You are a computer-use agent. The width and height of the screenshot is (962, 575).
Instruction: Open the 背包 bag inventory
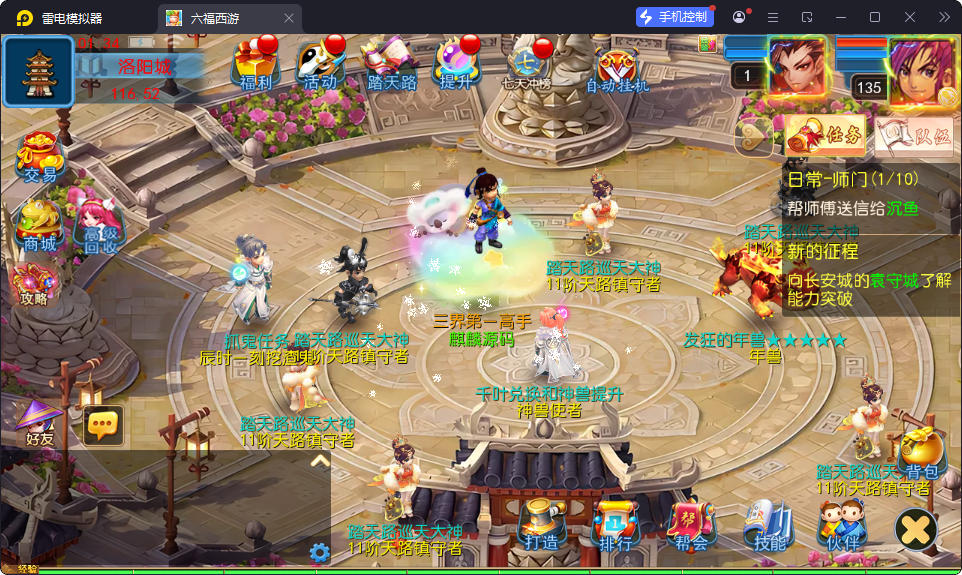tap(921, 455)
